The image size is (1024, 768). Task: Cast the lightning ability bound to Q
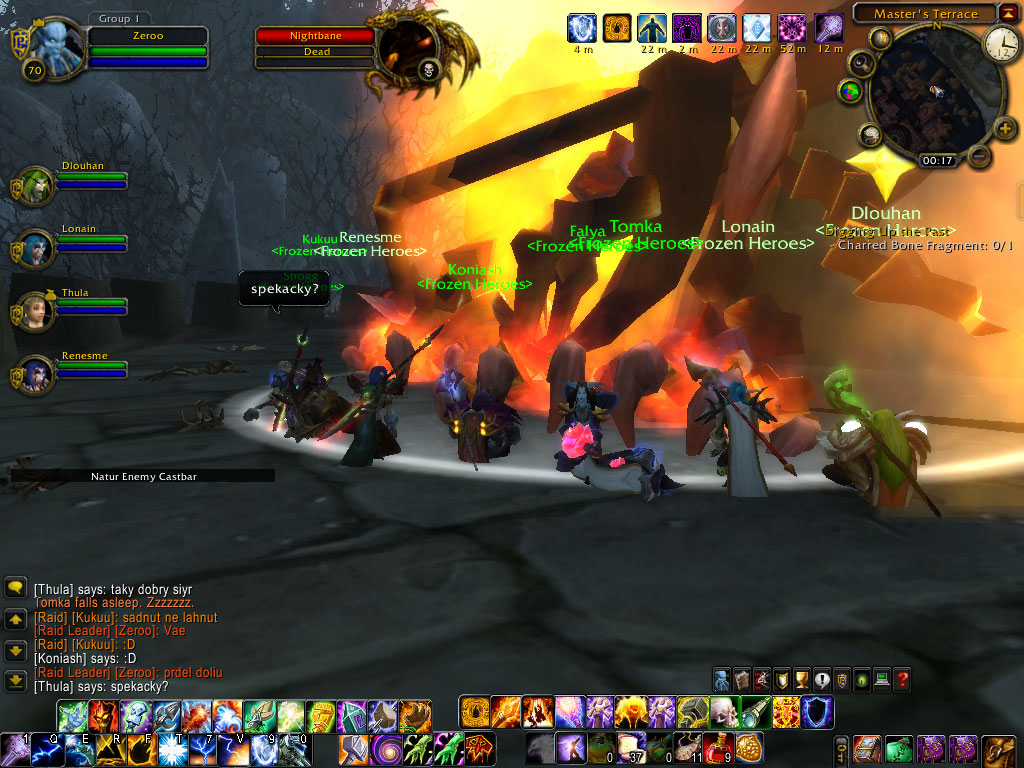pos(45,747)
